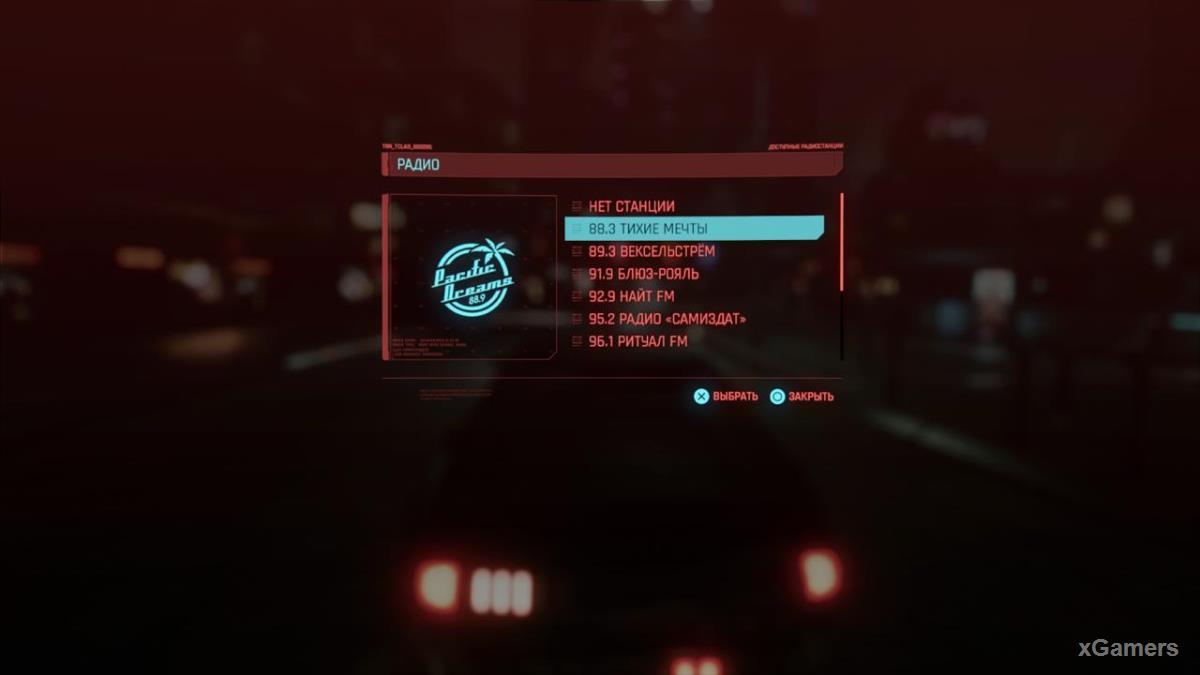
Task: Select the НЕТ СТАНЦИИ entry
Action: (x=631, y=207)
